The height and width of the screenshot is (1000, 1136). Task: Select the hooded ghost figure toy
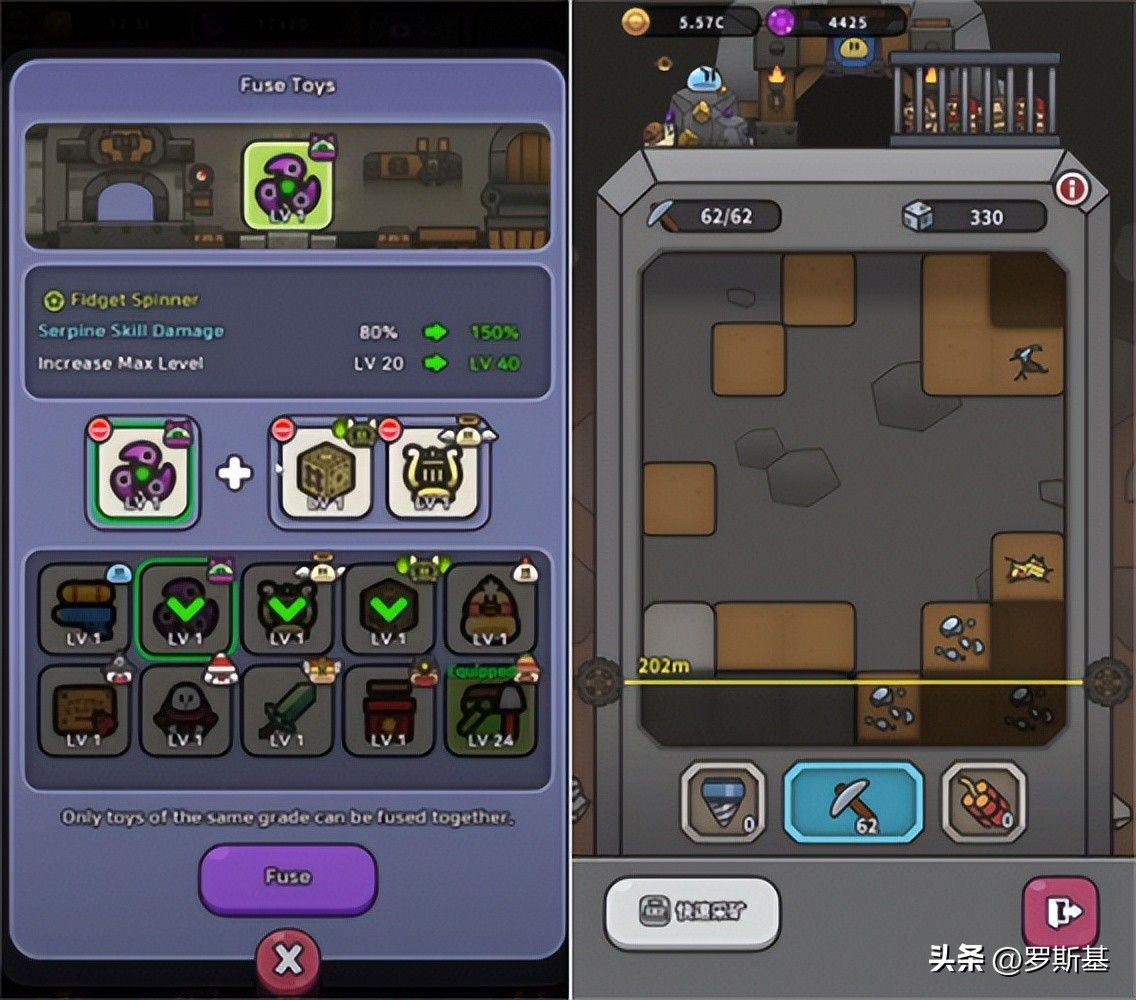pyautogui.click(x=185, y=710)
